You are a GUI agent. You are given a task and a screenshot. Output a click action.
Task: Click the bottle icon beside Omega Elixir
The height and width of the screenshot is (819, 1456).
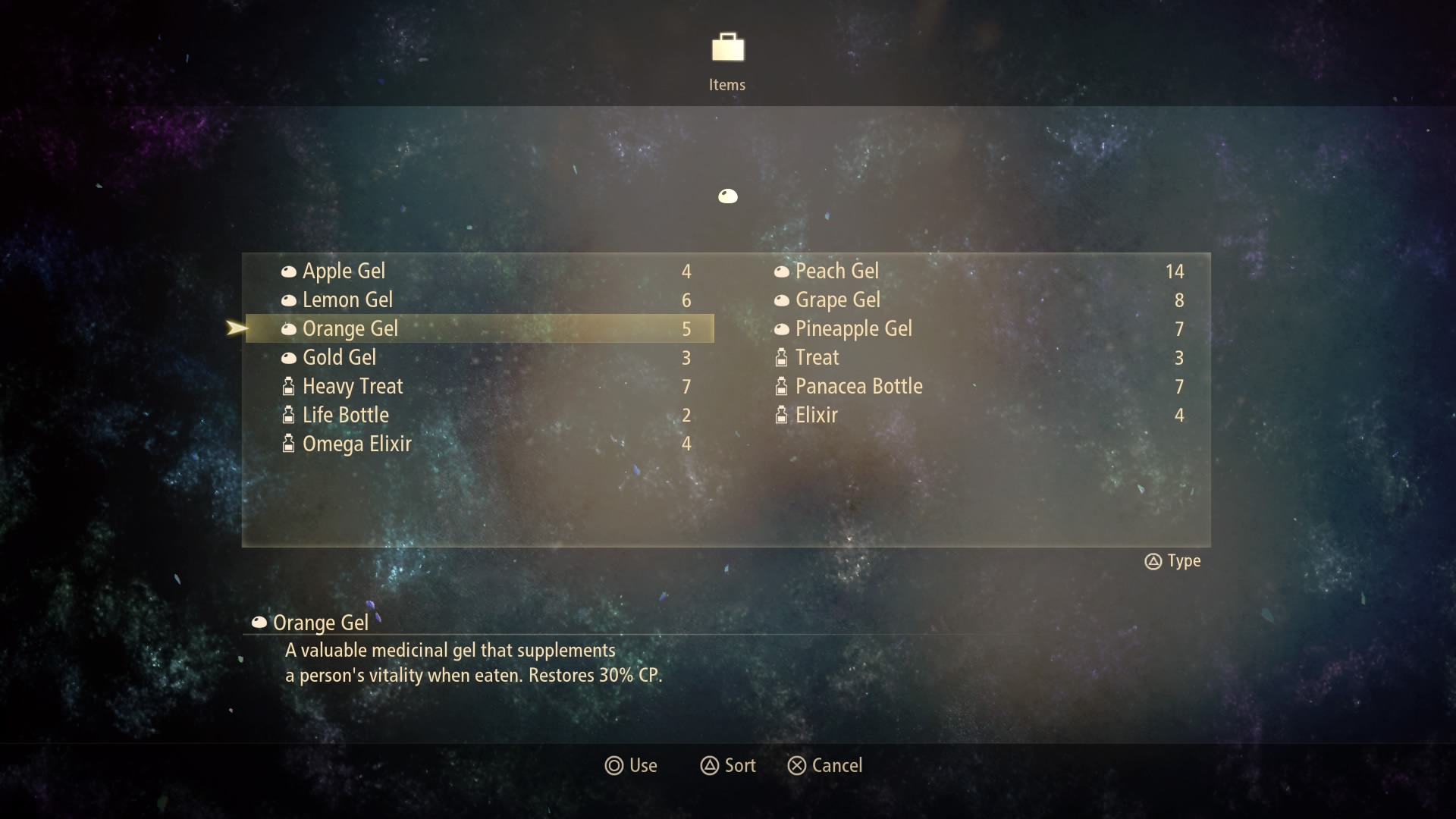tap(289, 444)
